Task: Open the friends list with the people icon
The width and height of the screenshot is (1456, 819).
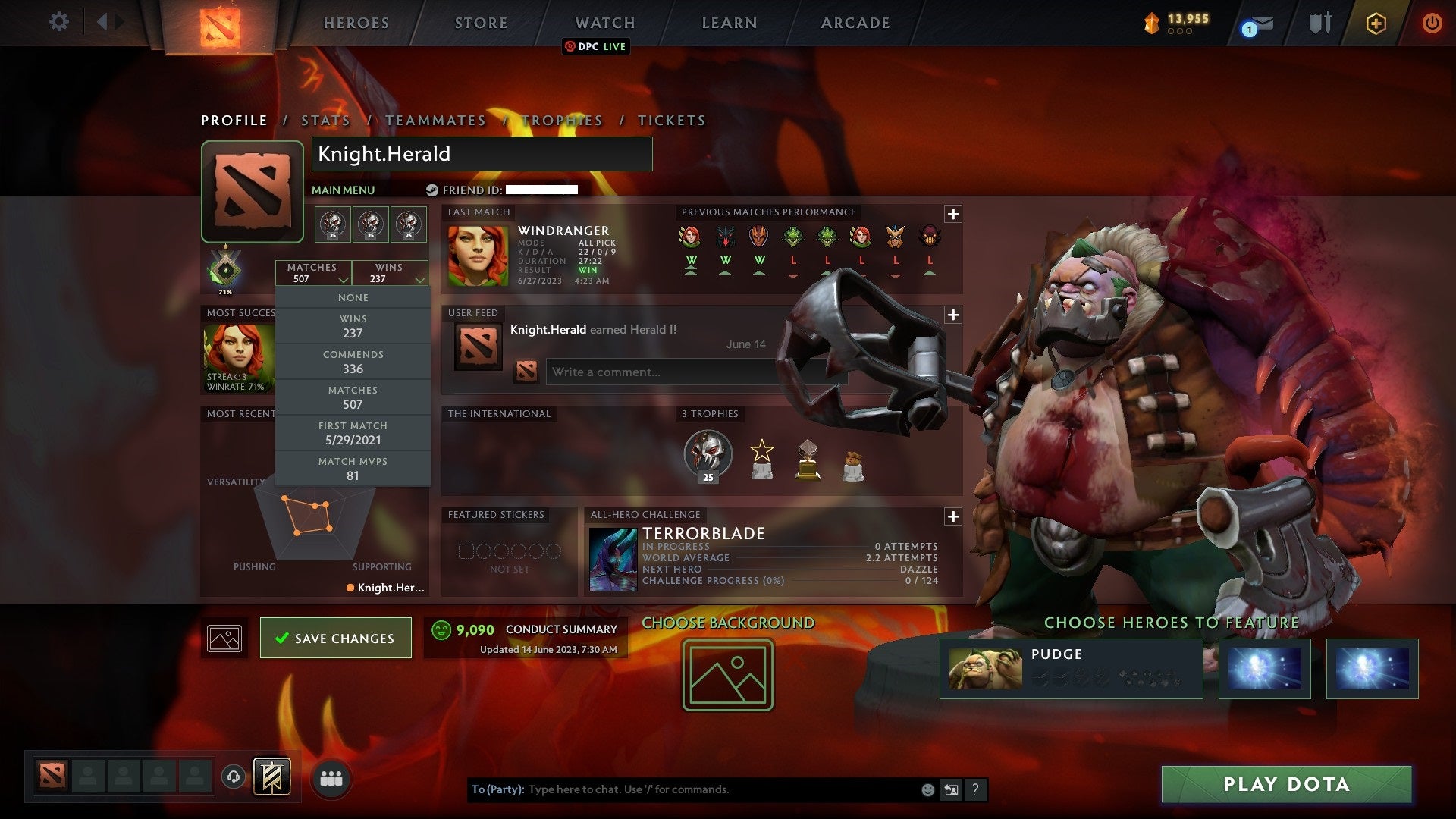Action: (332, 777)
